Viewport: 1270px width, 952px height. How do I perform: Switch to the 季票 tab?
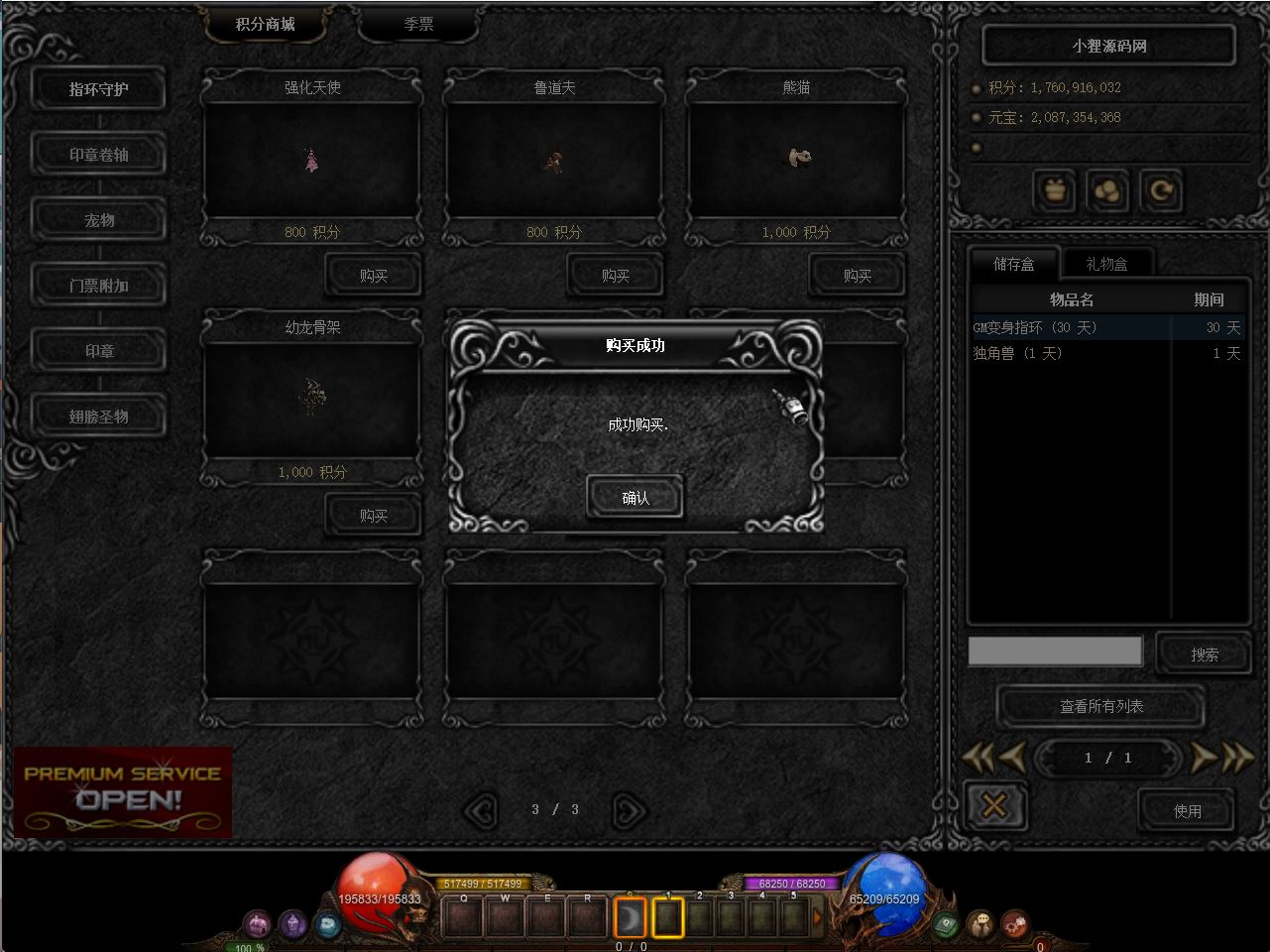tap(418, 24)
